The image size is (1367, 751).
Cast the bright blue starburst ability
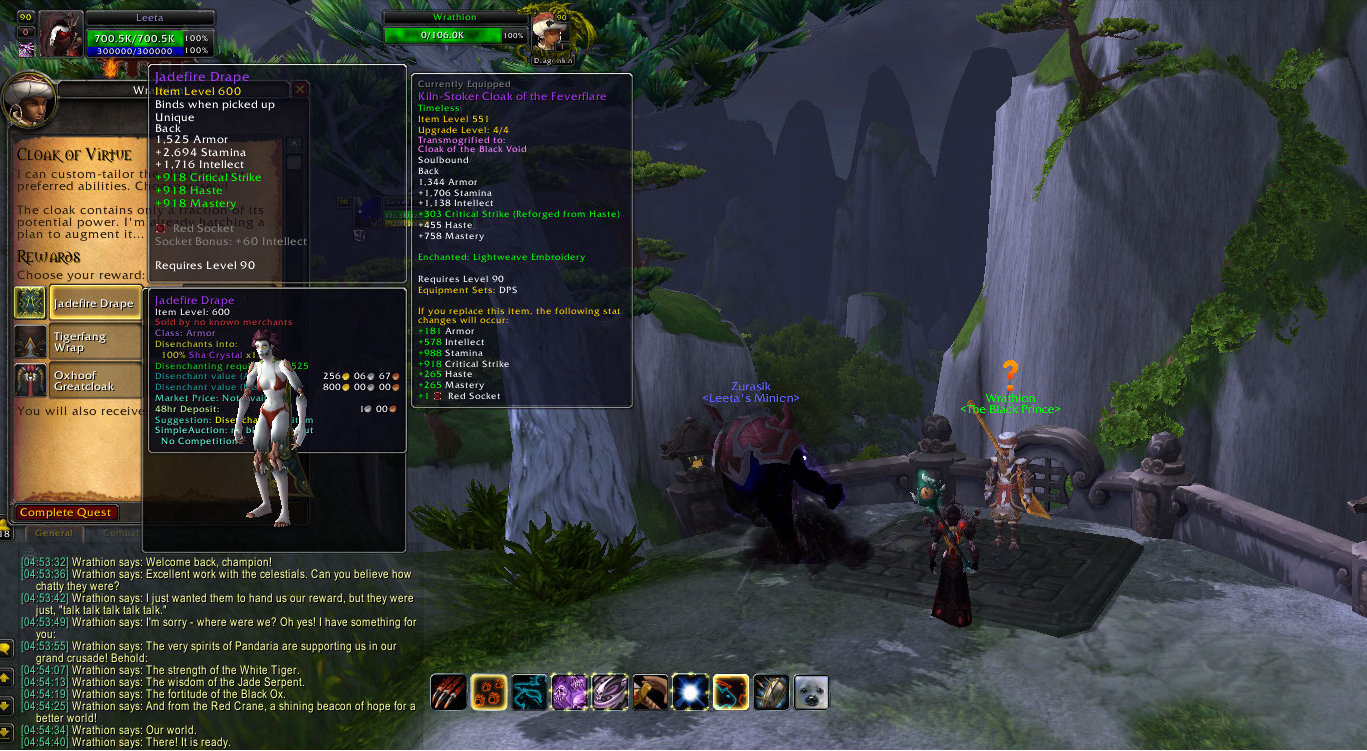tap(690, 692)
